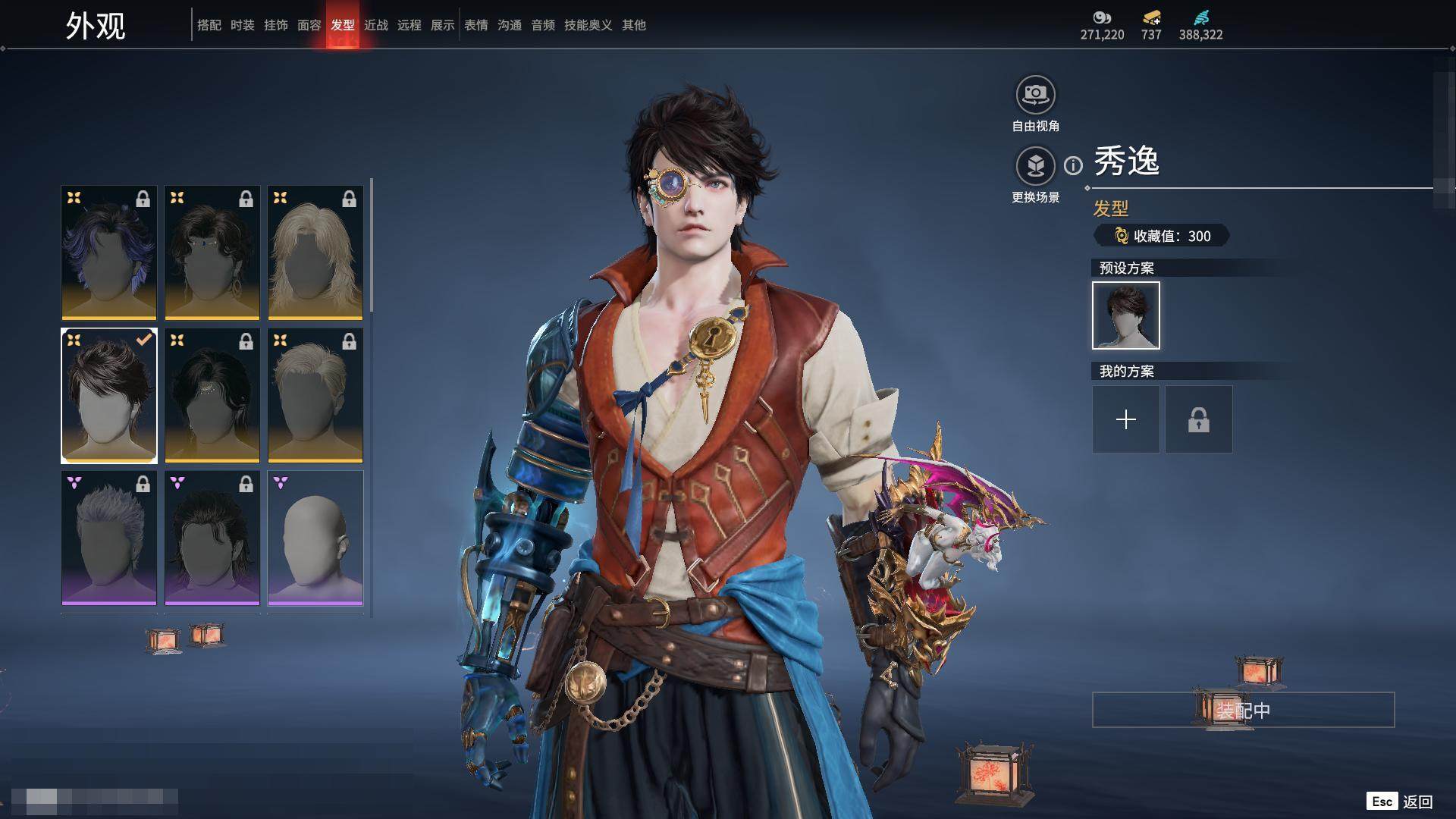Screen dimensions: 1456x819
Task: Choose the long blonde hairstyle thumbnail
Action: [x=315, y=253]
